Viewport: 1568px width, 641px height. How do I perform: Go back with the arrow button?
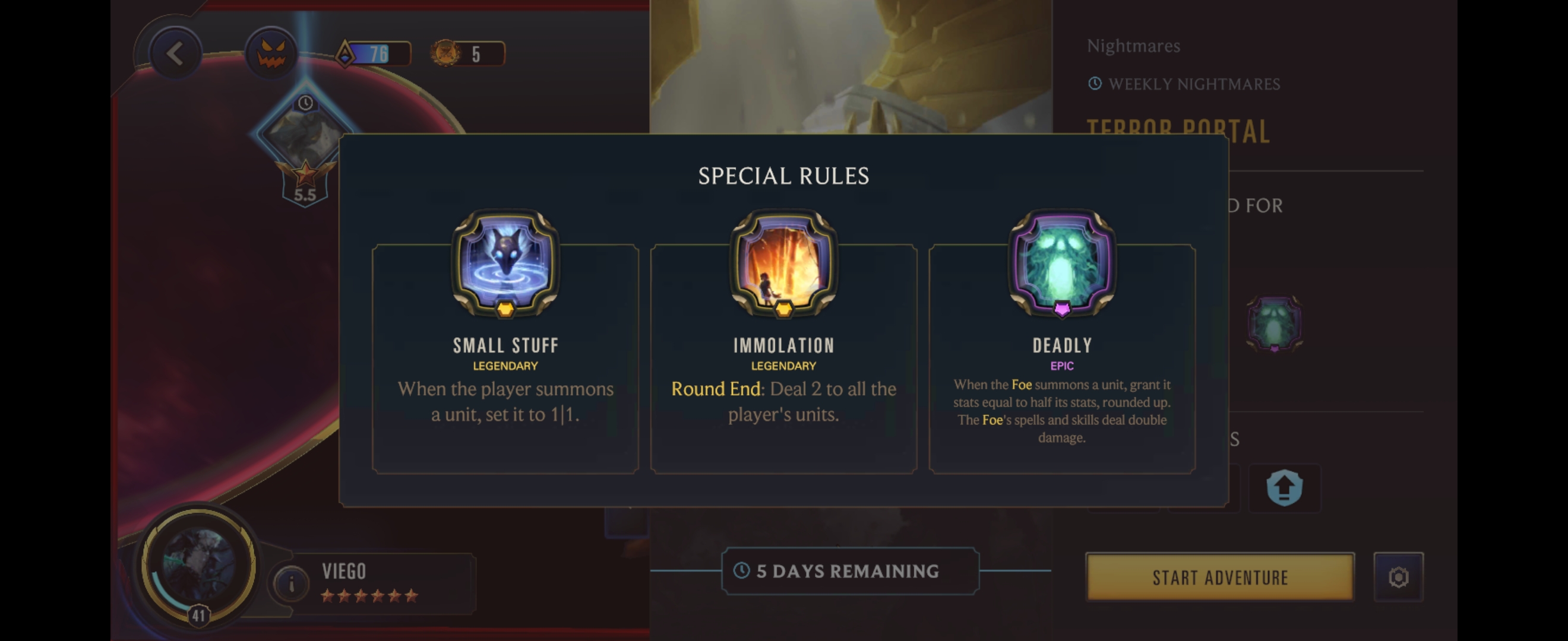point(175,54)
